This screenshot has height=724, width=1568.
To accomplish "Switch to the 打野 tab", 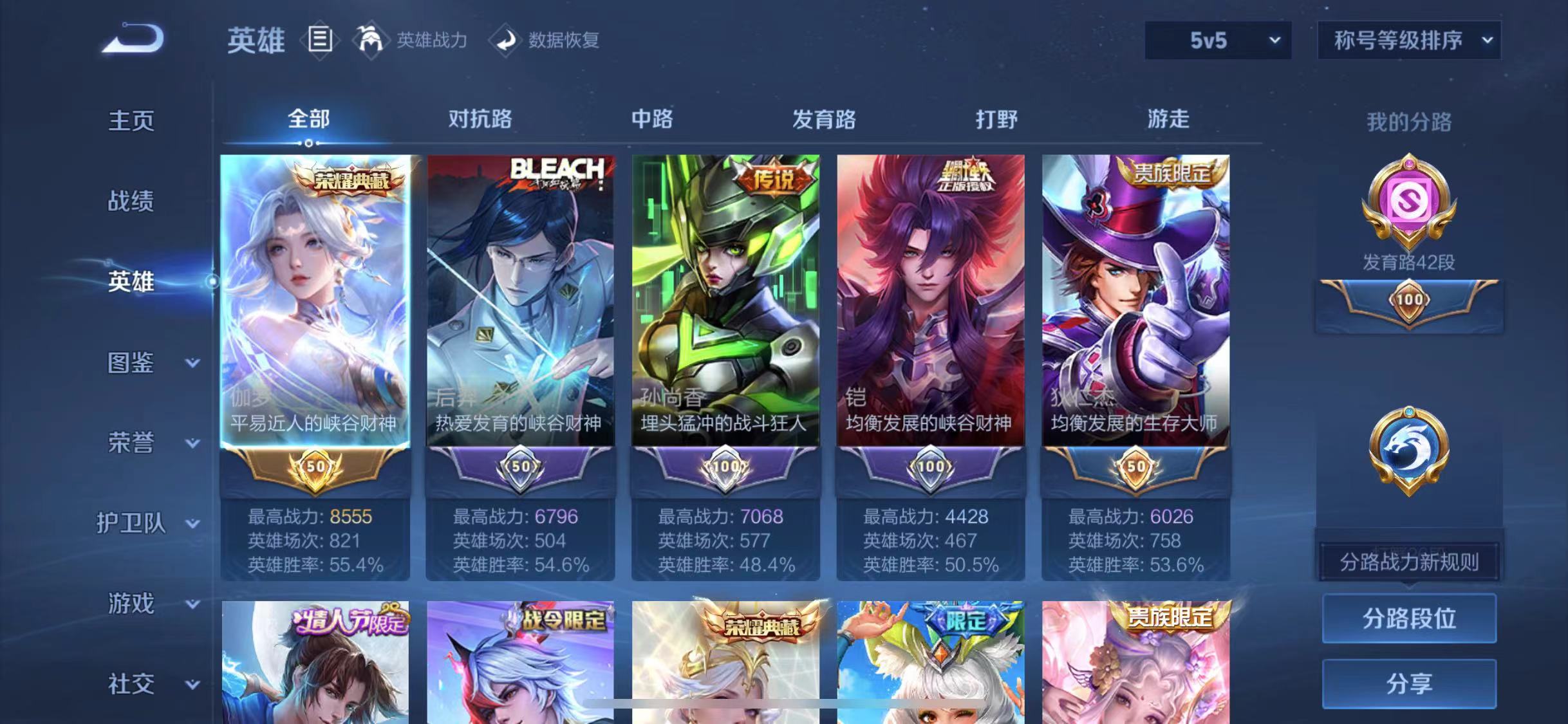I will pyautogui.click(x=996, y=120).
